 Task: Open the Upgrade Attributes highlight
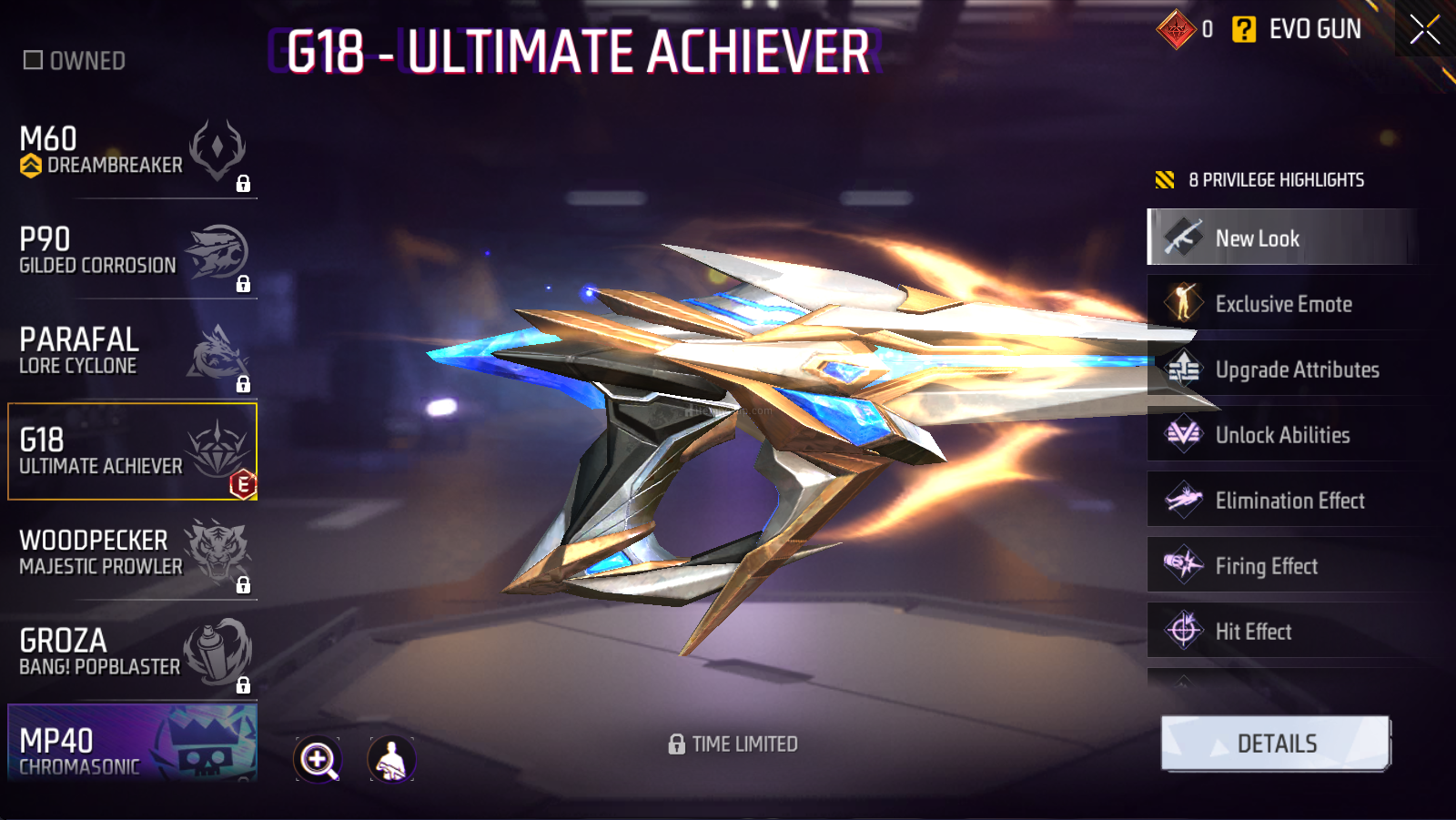(1281, 370)
